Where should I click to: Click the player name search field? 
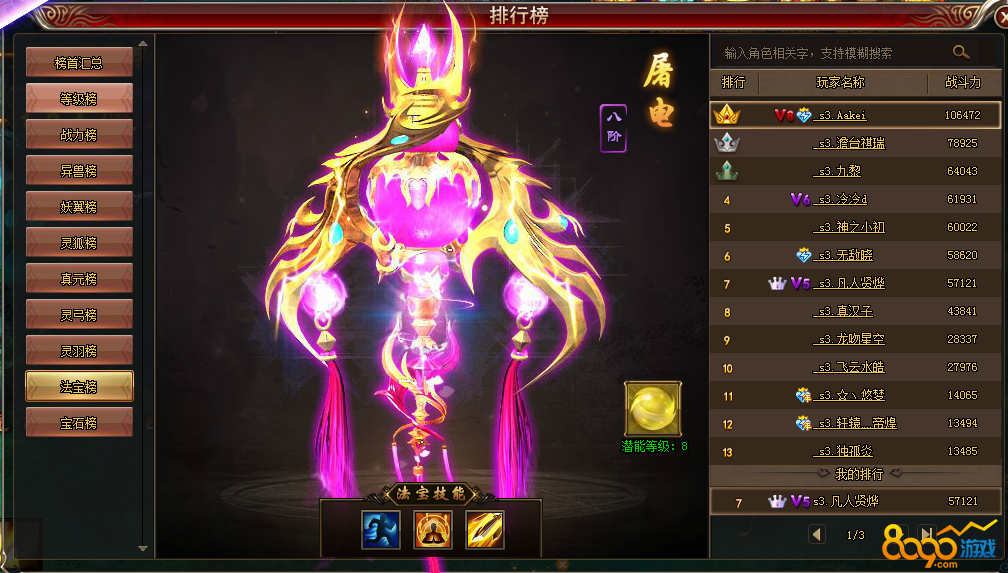click(830, 53)
